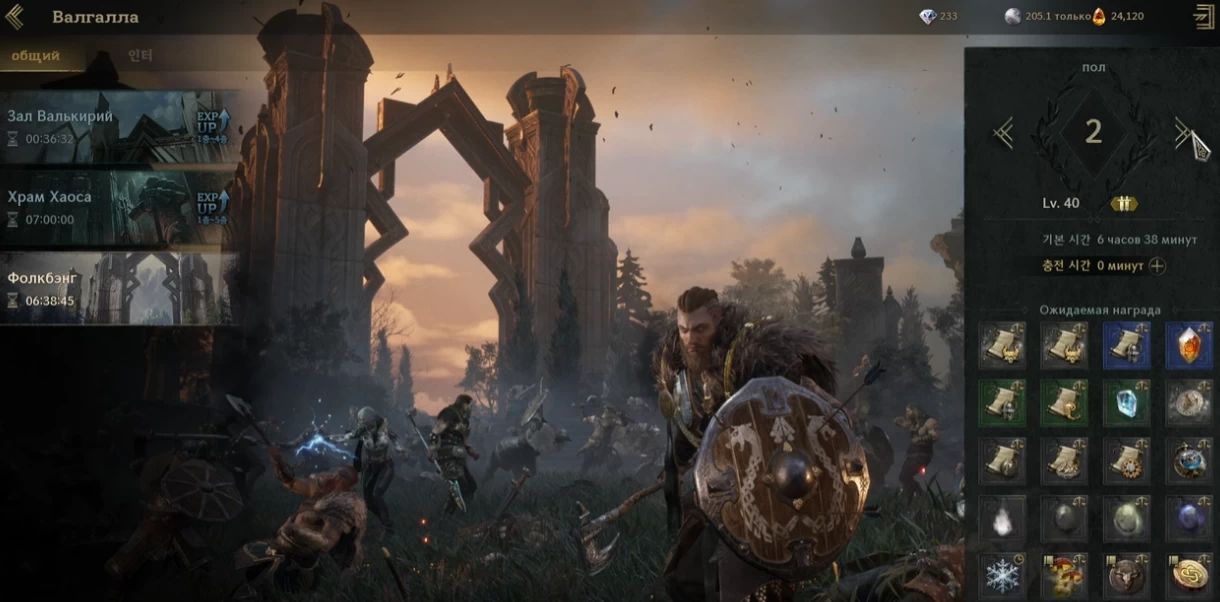Inspect the orange crystal reward
1220x602 pixels.
(1188, 345)
